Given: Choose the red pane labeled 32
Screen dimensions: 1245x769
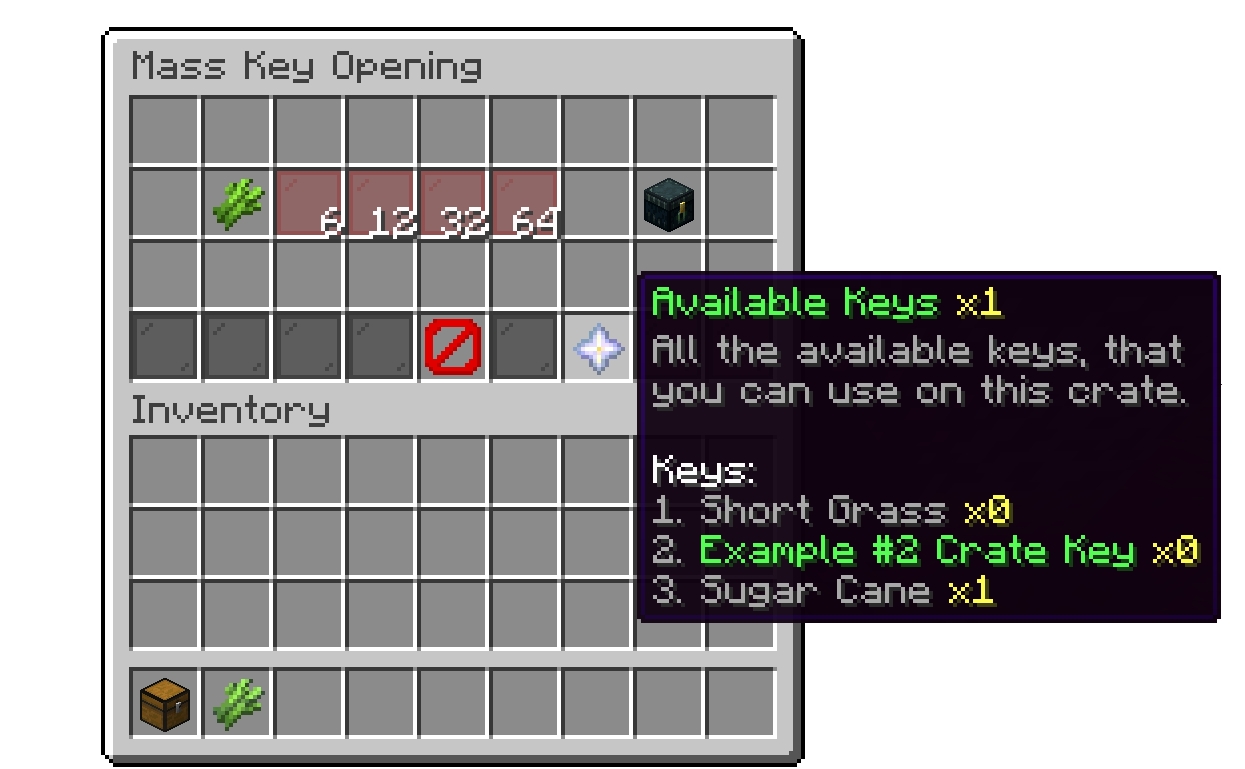Looking at the screenshot, I should tap(453, 204).
